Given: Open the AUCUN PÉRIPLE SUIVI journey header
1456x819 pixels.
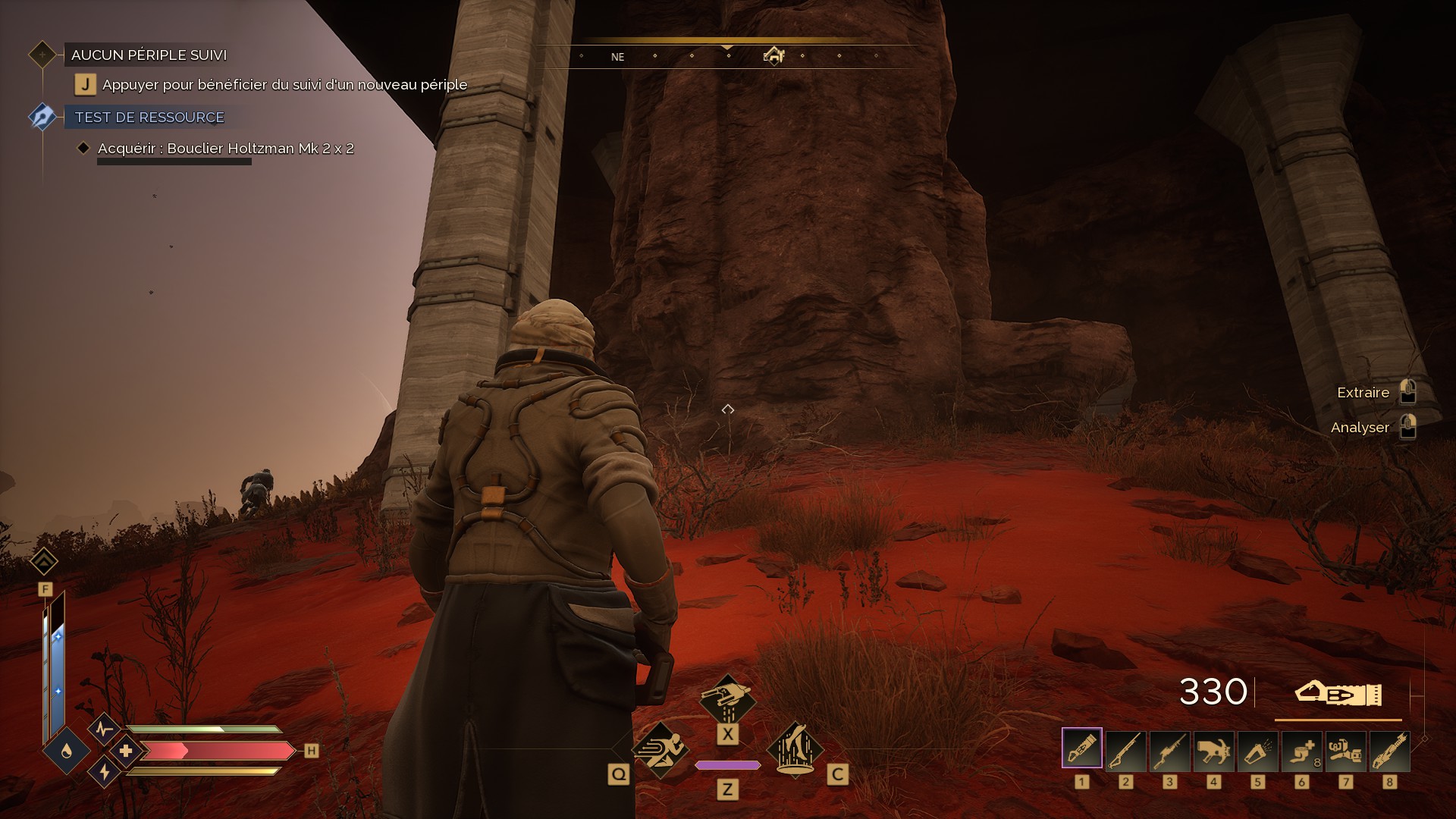Looking at the screenshot, I should pos(149,55).
